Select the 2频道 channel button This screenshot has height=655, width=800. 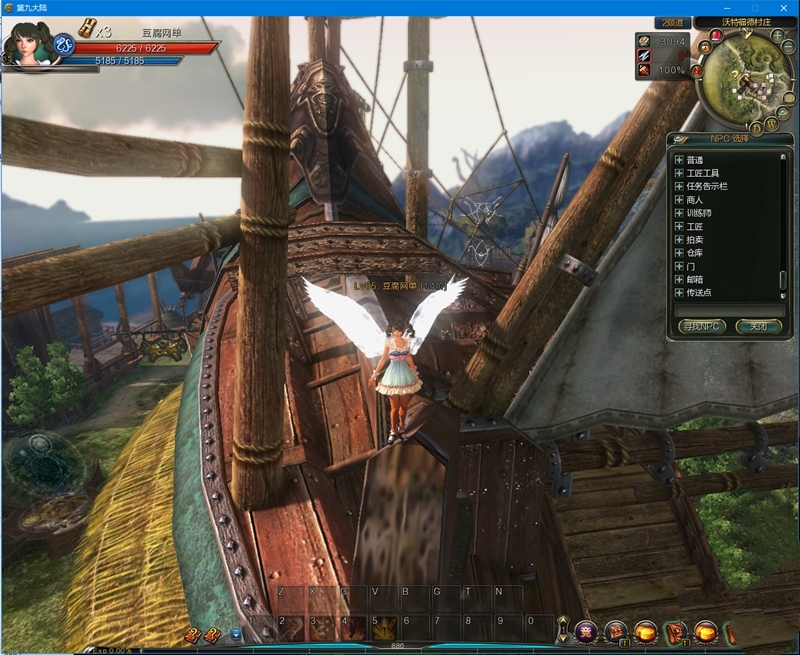673,22
